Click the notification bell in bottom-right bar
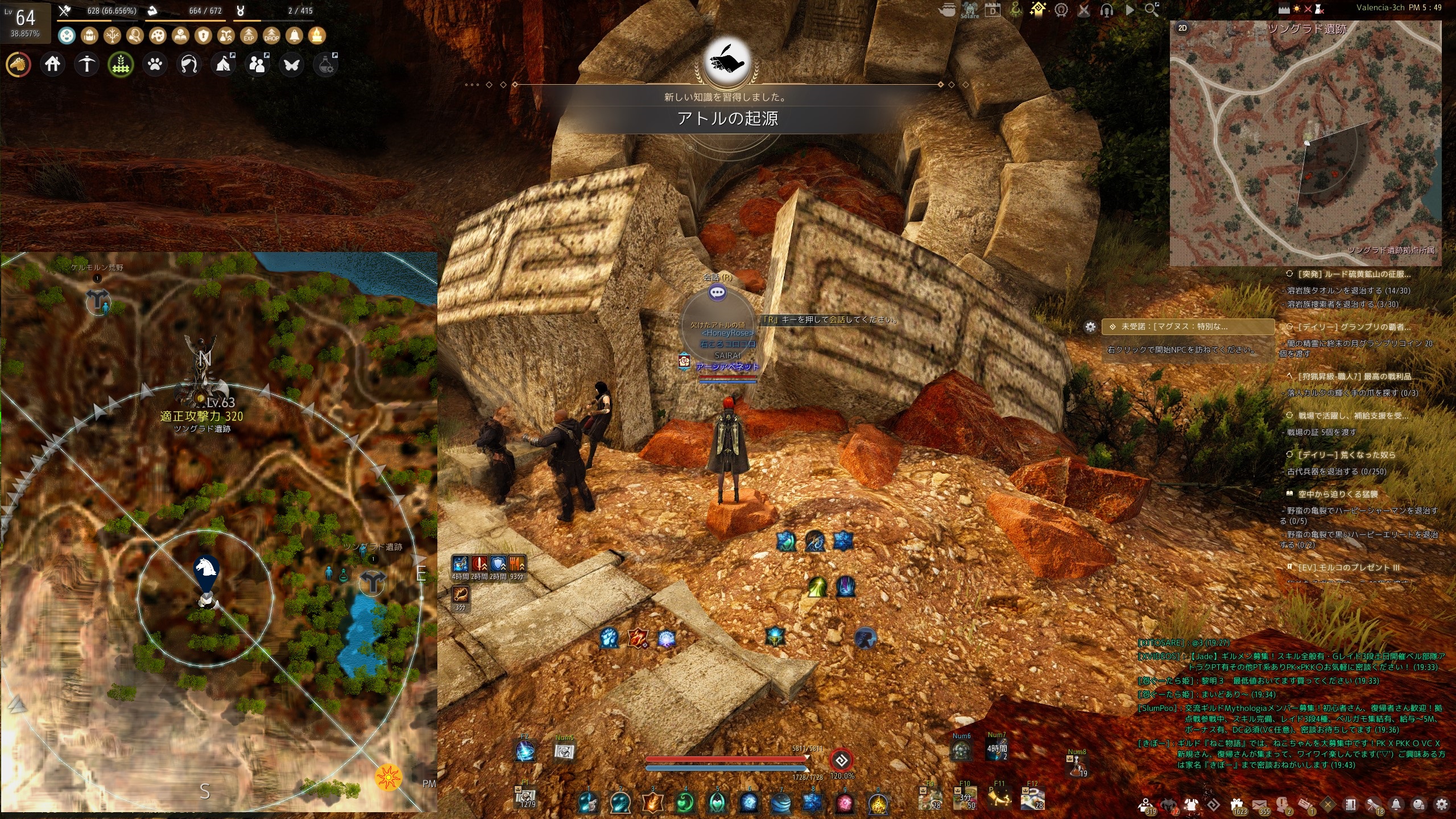 1396,804
